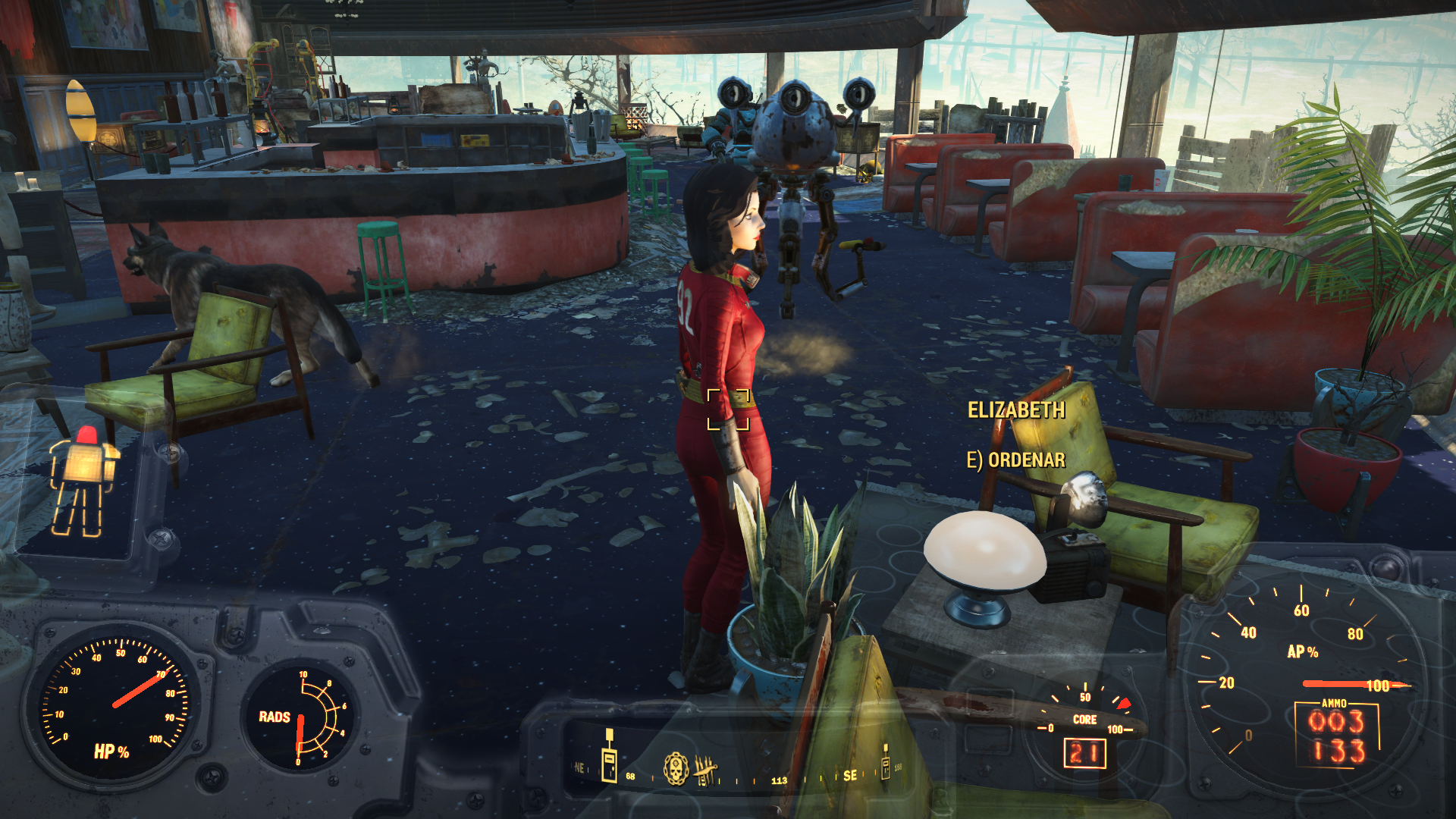The width and height of the screenshot is (1456, 819).
Task: Click the power armor condition icon
Action: [x=83, y=481]
